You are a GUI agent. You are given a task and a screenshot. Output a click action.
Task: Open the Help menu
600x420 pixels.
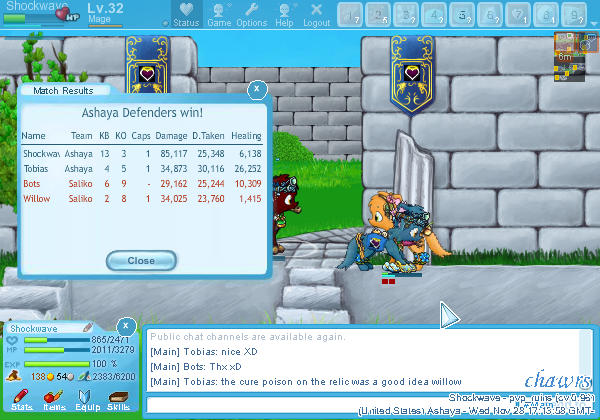[285, 14]
